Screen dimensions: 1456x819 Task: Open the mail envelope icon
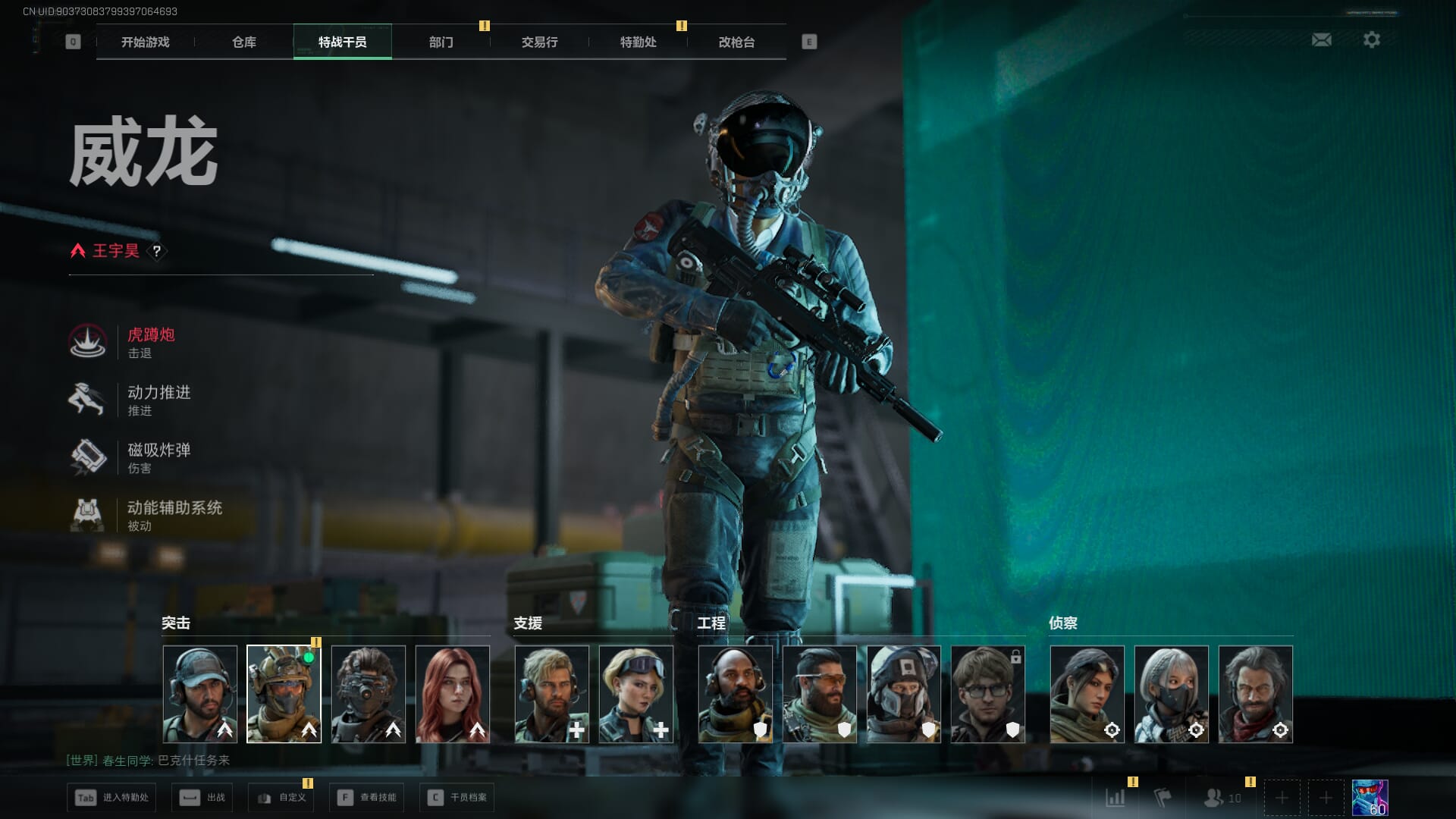[x=1321, y=39]
